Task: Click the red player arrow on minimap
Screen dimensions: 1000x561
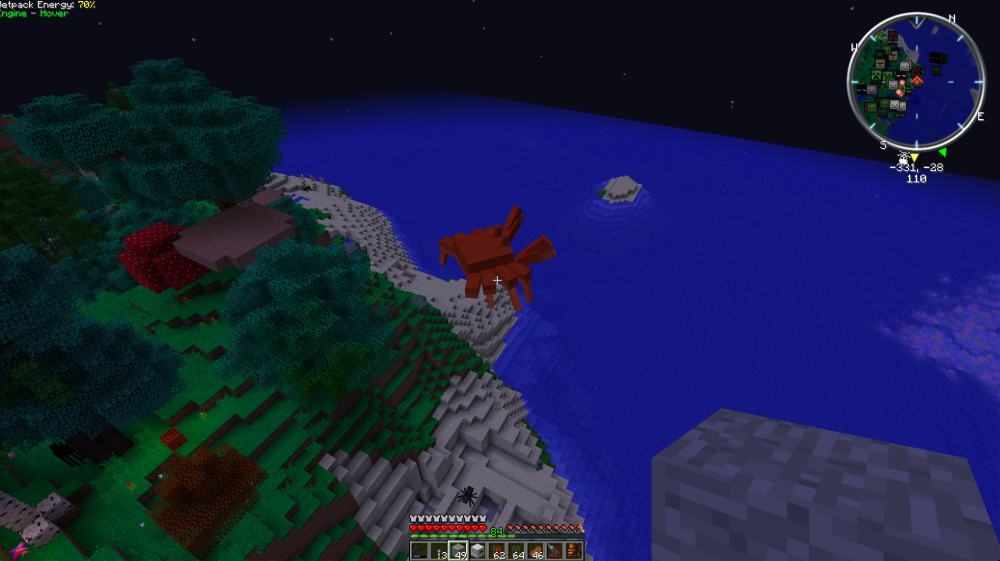Action: pos(916,81)
